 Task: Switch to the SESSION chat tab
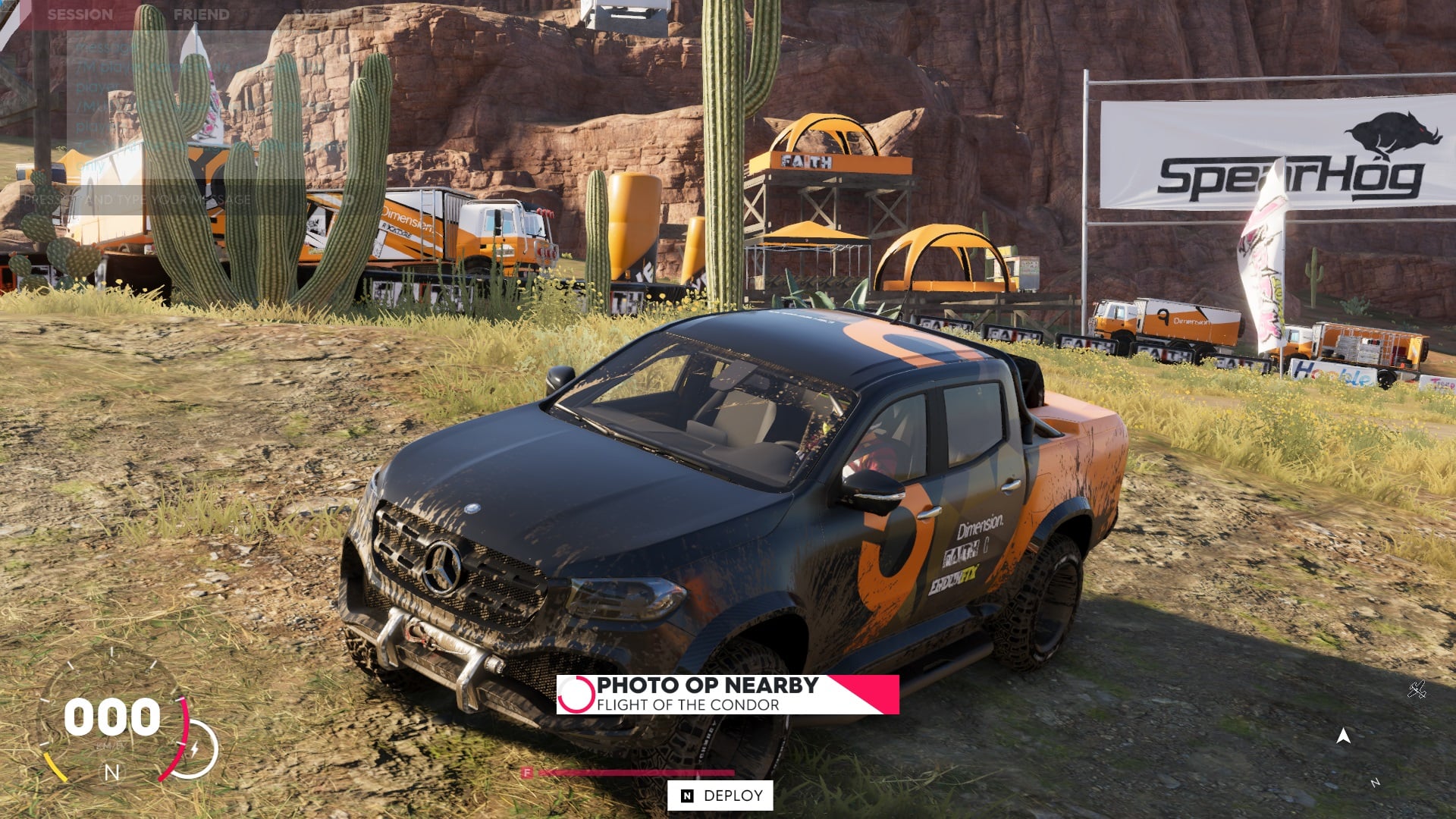click(x=80, y=13)
